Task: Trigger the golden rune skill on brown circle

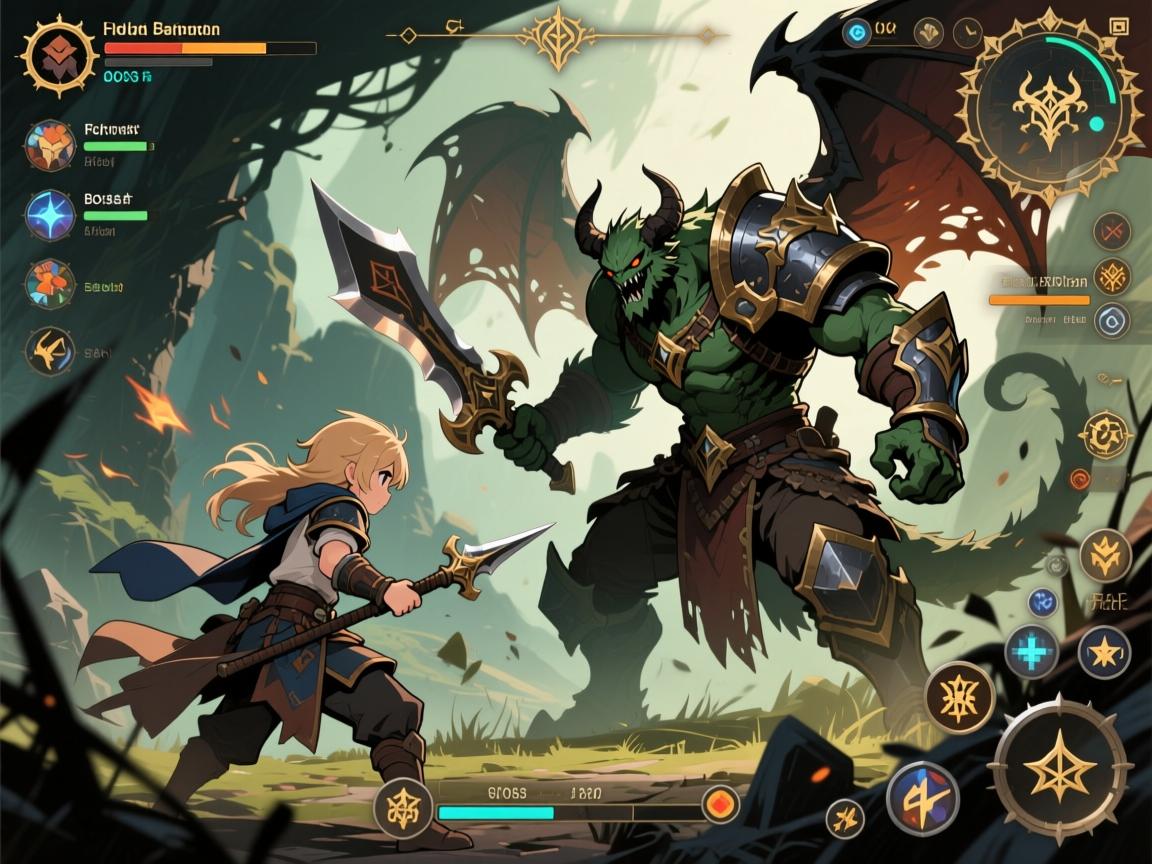Action: click(958, 695)
